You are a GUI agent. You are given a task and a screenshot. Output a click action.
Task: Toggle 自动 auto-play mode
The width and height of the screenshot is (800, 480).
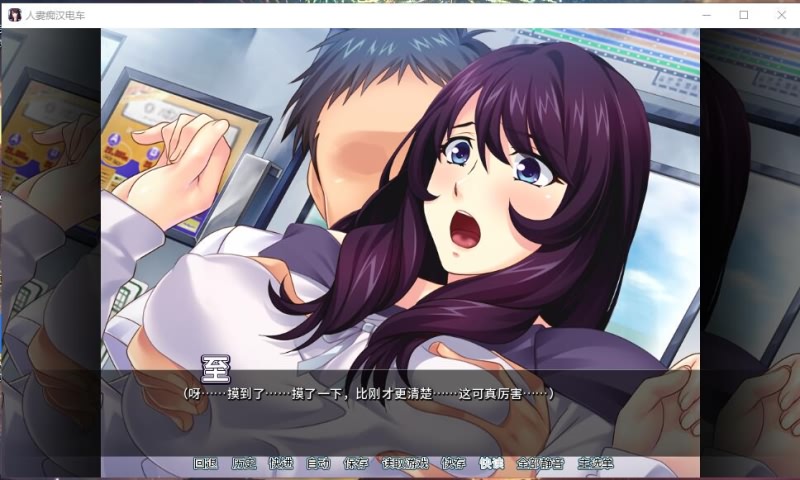click(318, 463)
